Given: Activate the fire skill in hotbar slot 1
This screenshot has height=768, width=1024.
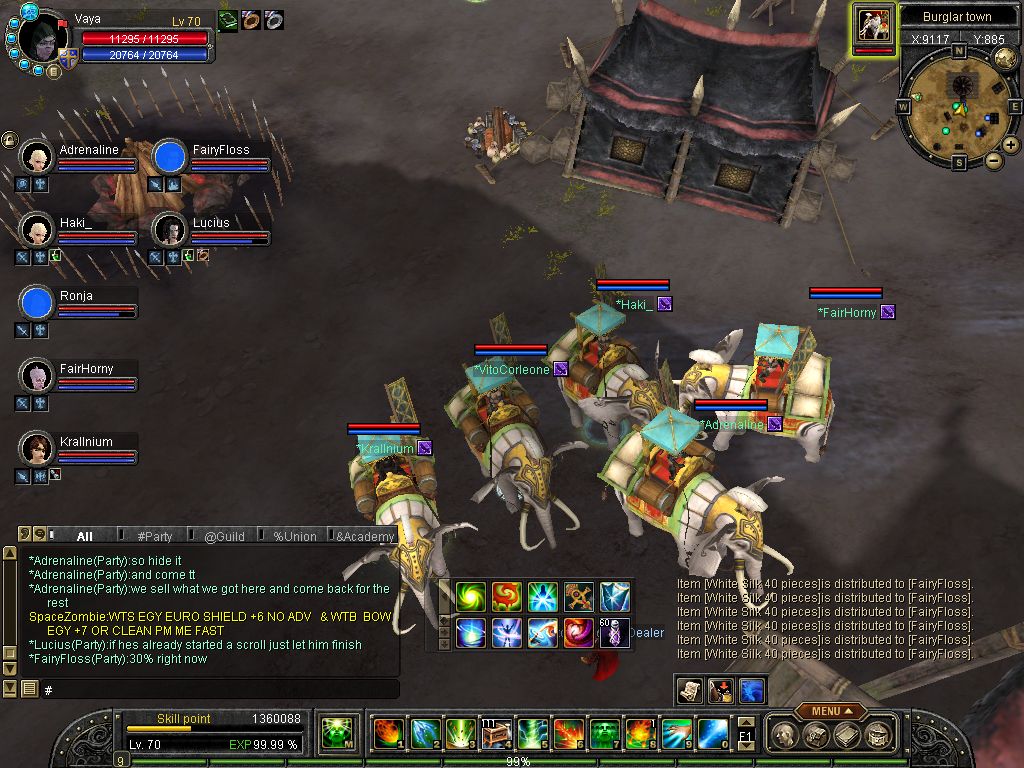Looking at the screenshot, I should [387, 734].
